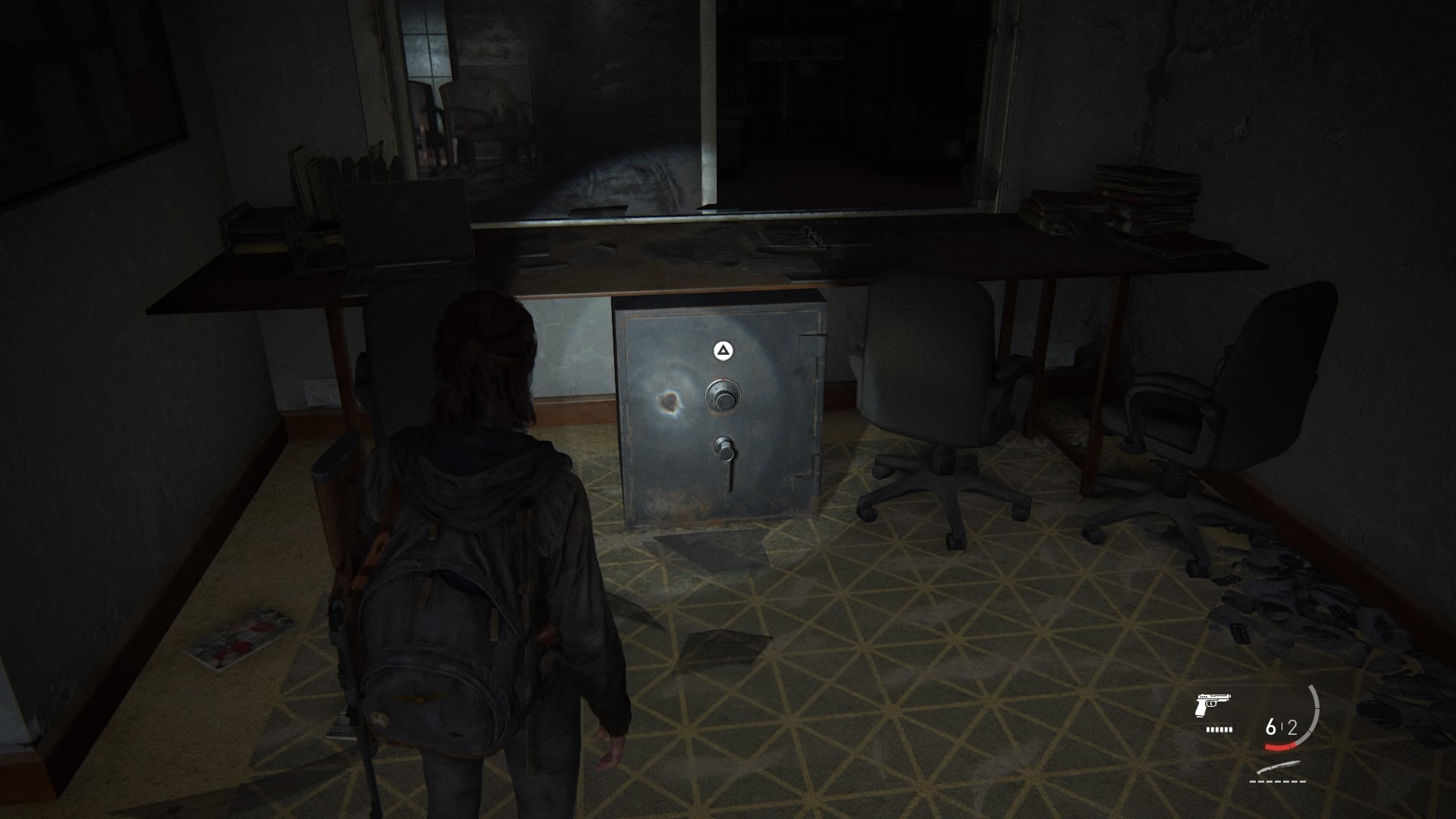
Task: Click the red arc segment of the health gauge
Action: click(1280, 746)
